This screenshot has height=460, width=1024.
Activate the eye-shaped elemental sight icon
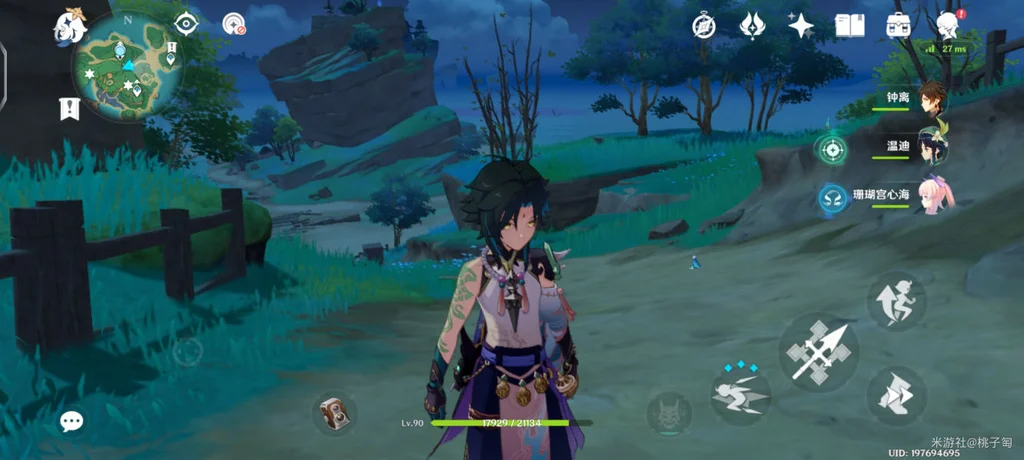tap(186, 23)
